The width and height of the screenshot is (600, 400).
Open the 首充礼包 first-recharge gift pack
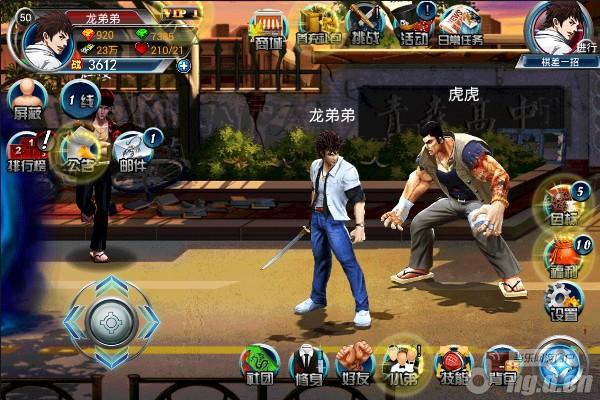(318, 24)
